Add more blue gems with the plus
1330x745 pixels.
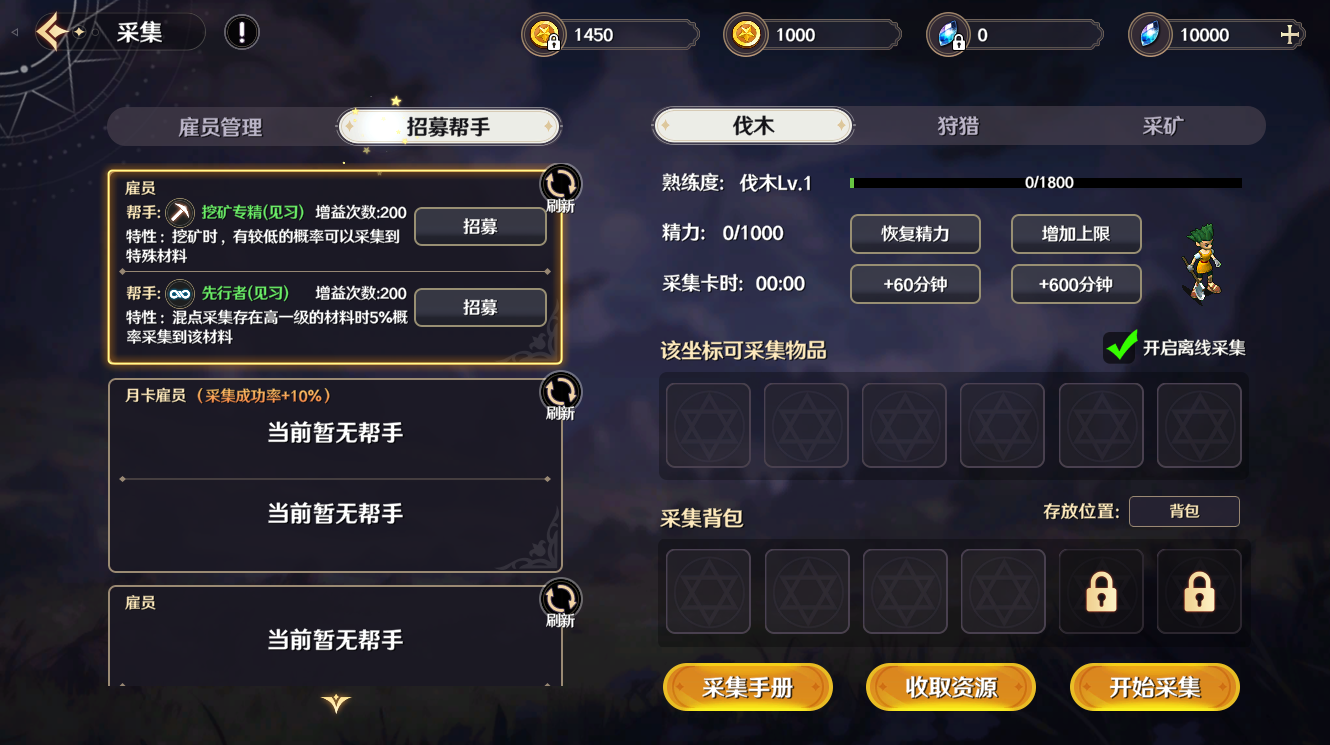[x=1290, y=35]
